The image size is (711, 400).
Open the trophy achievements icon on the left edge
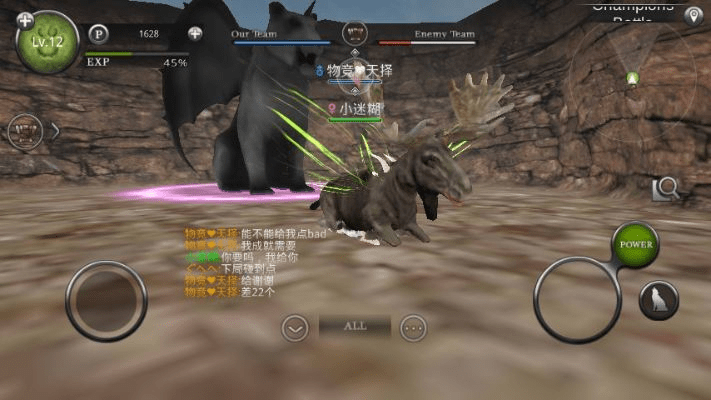point(24,131)
